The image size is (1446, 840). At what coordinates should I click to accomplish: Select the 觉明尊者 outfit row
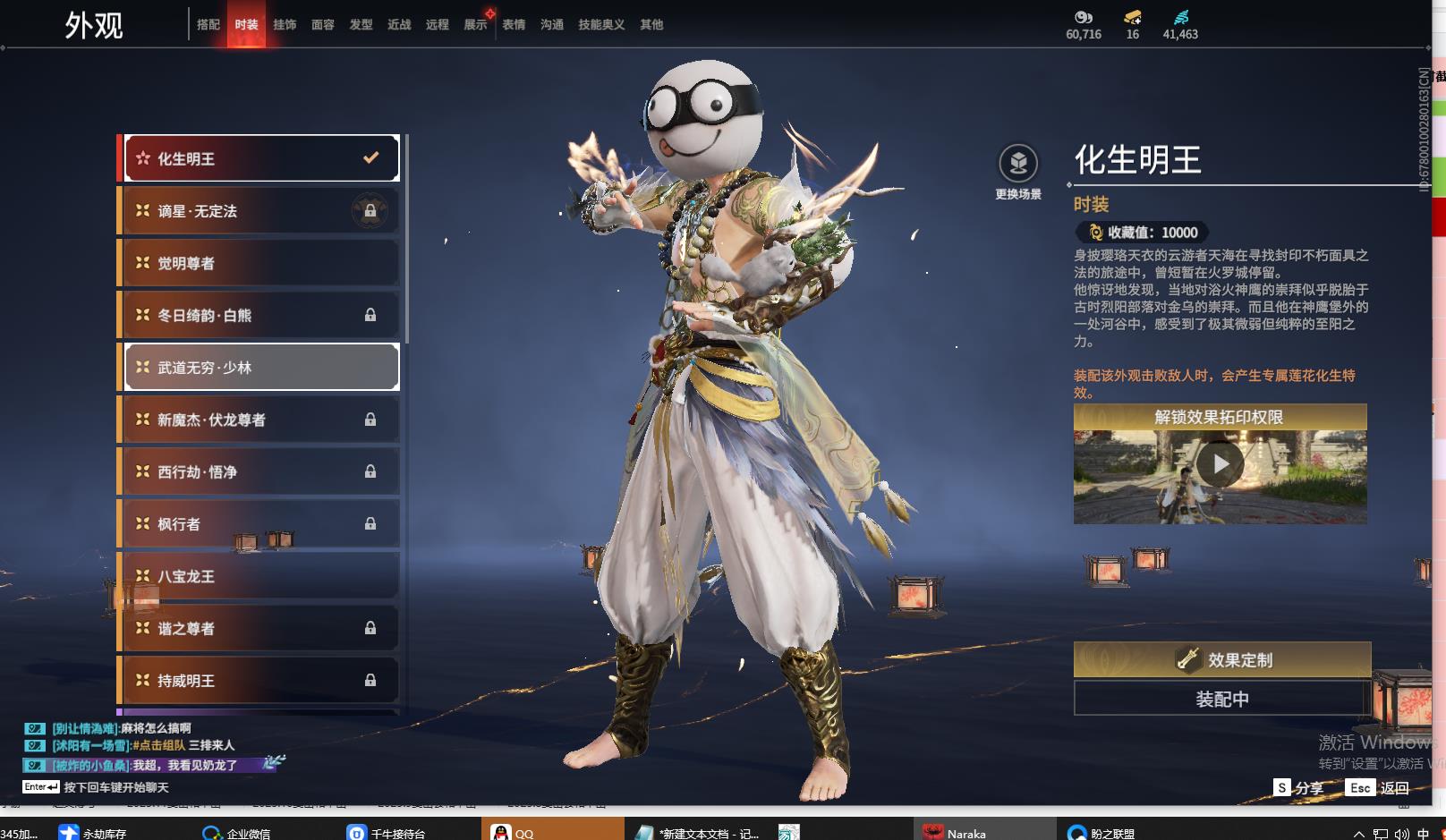point(260,263)
